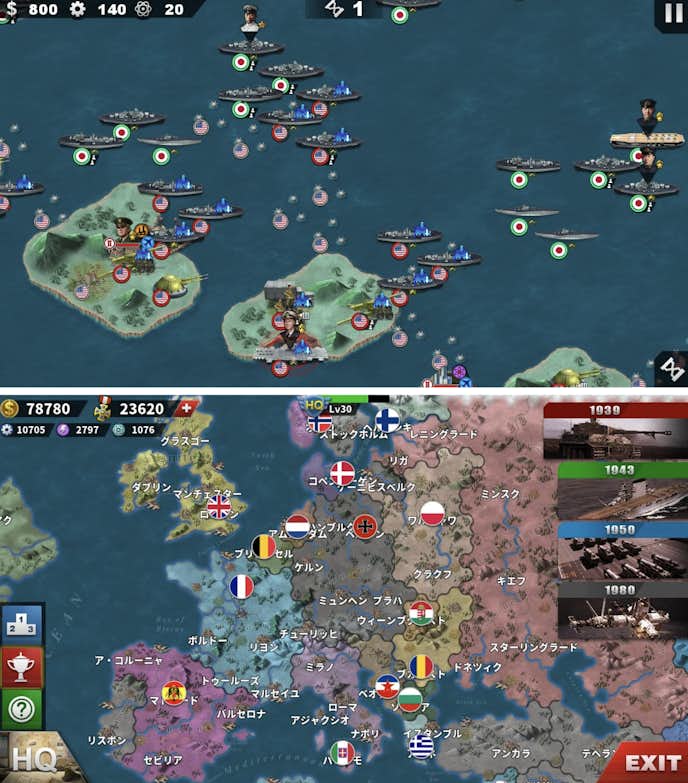Pick the Spain flag marker
Screen dimensions: 688x783
click(174, 692)
